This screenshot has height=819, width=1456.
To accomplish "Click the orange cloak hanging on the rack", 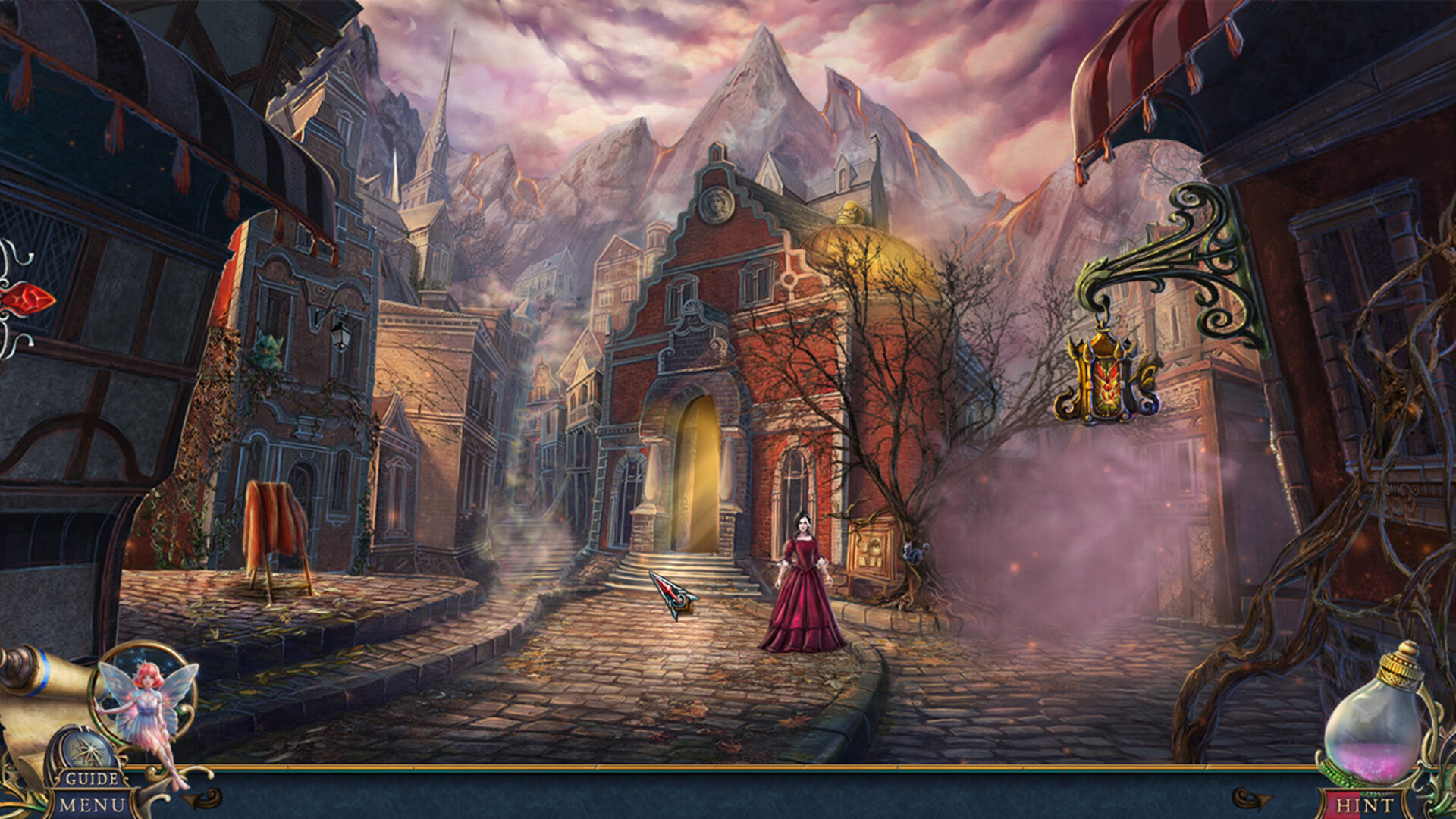I will (273, 523).
